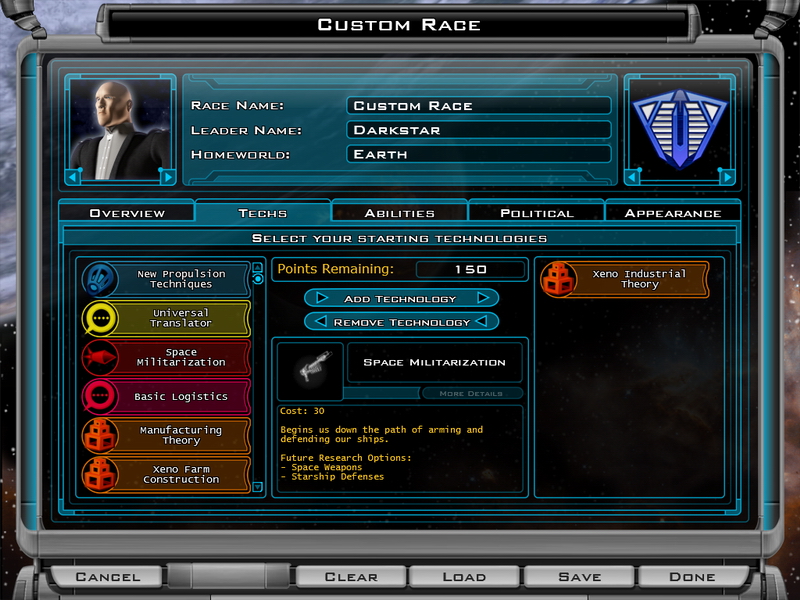
Task: Switch to the Overview tab
Action: tap(127, 213)
